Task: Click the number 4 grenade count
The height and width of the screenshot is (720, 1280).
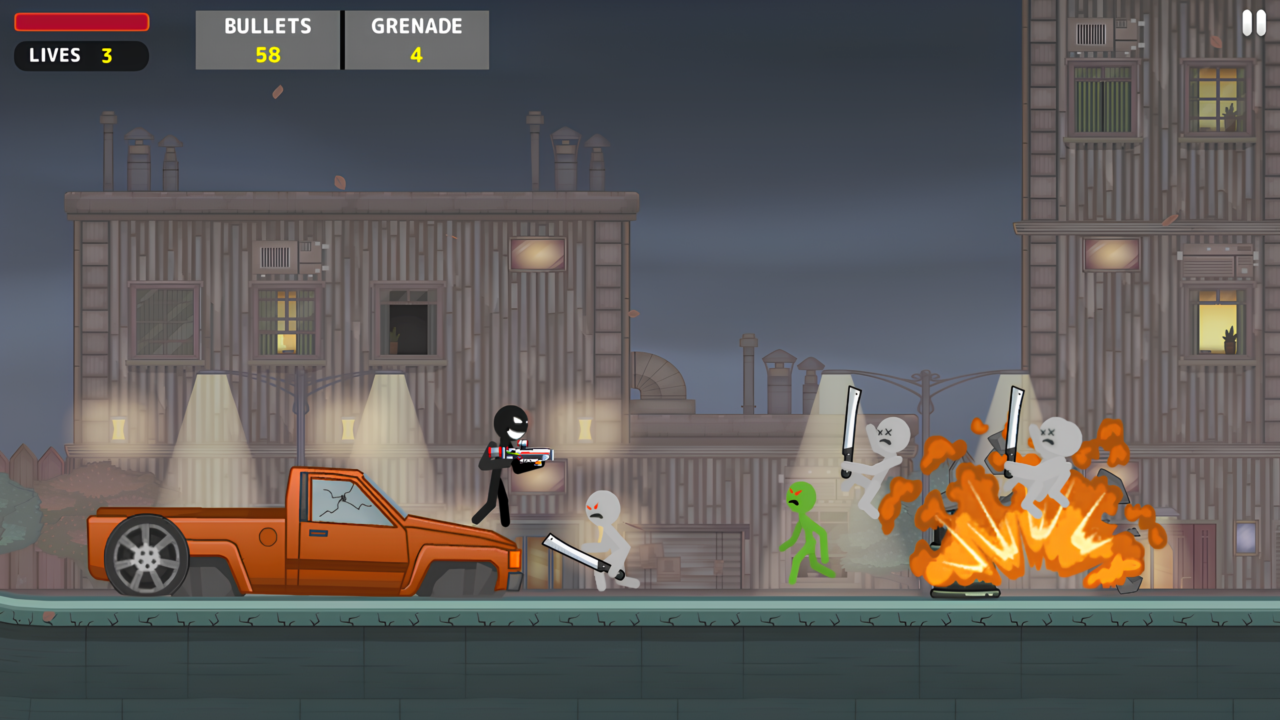Action: 417,53
